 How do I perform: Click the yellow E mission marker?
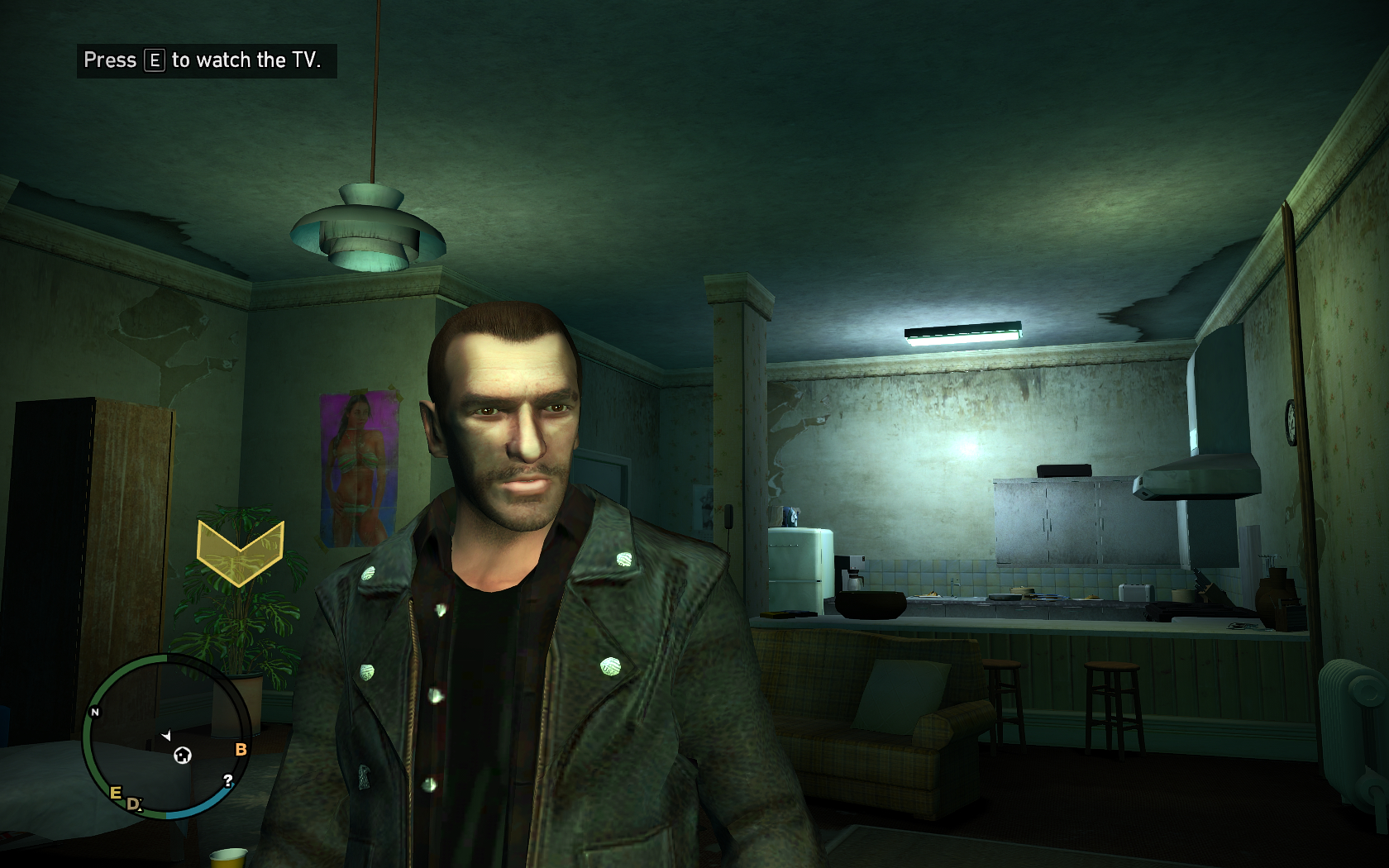coord(116,793)
